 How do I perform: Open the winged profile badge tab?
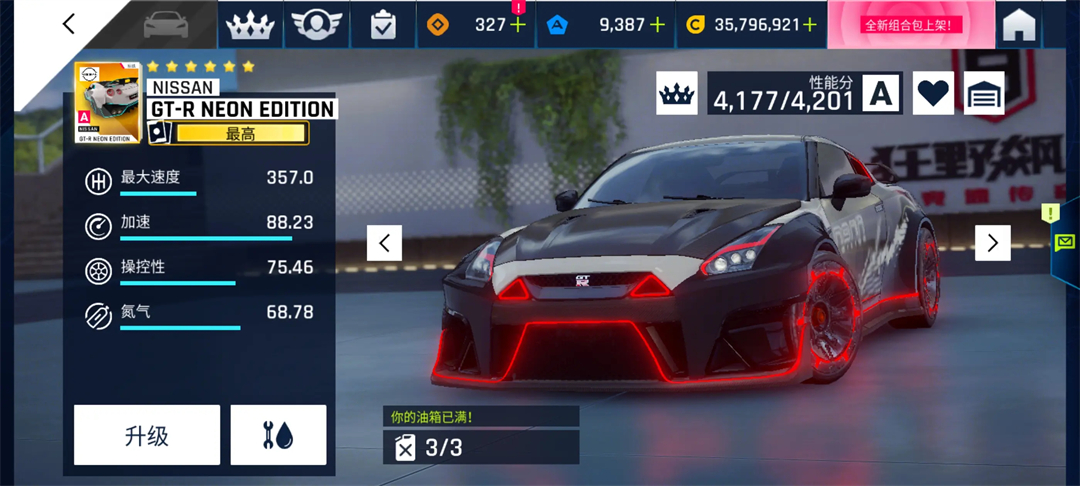[x=316, y=25]
